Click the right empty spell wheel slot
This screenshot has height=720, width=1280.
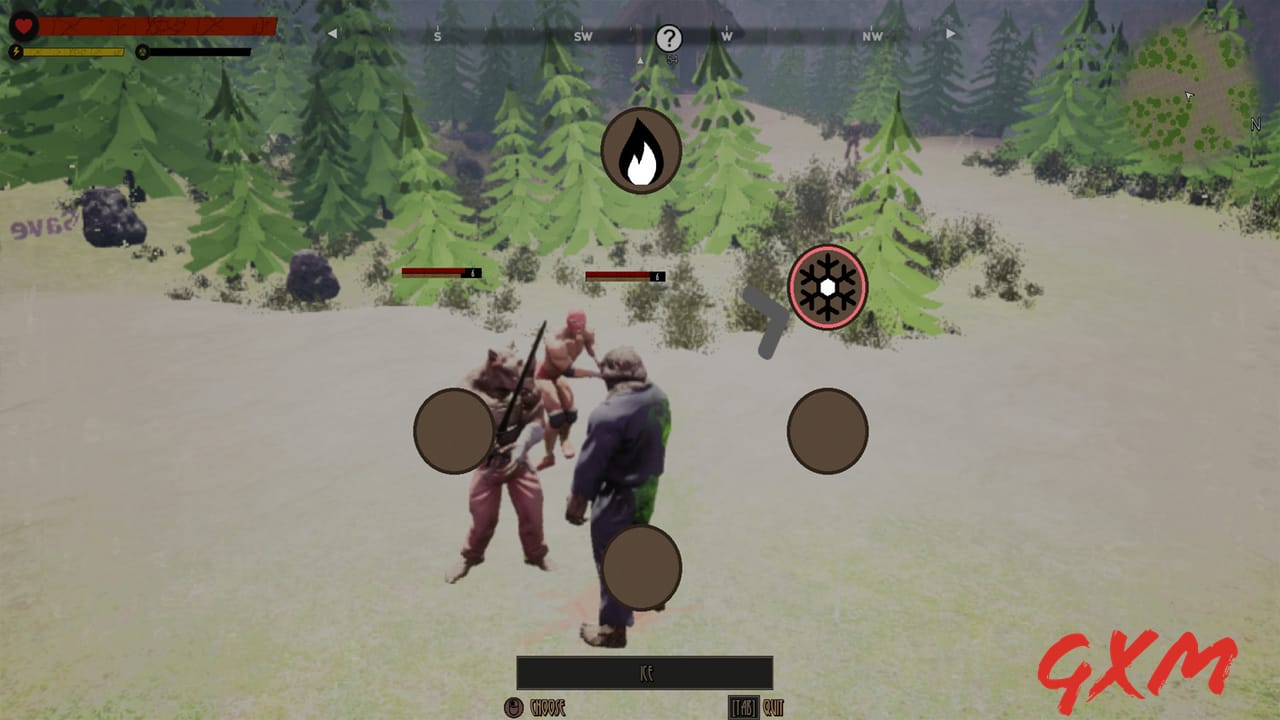tap(827, 430)
